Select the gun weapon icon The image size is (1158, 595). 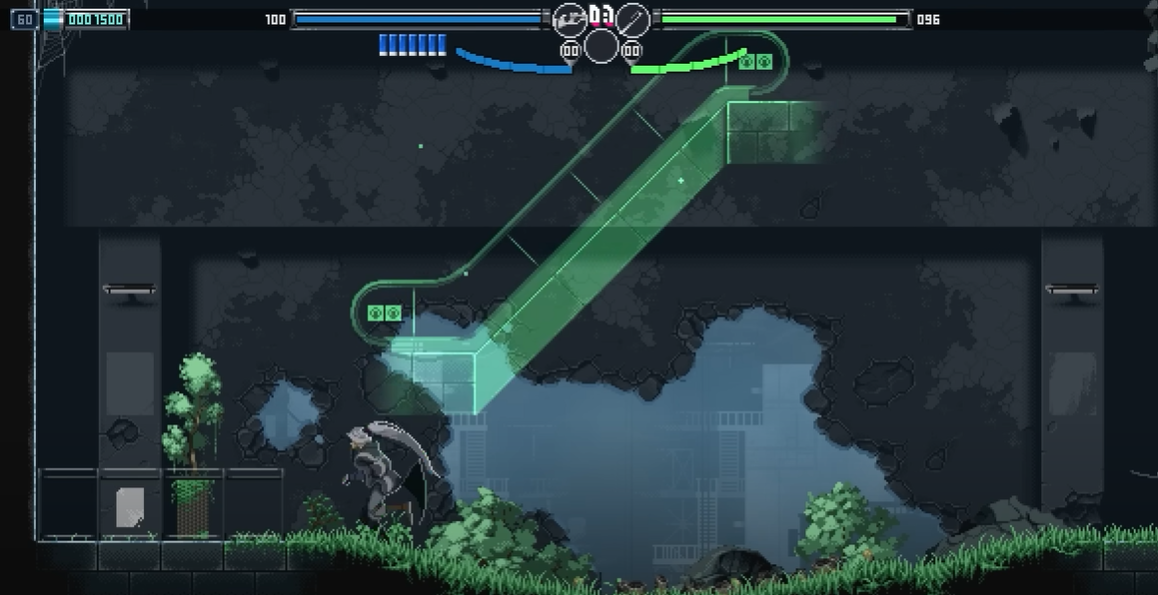[x=570, y=19]
